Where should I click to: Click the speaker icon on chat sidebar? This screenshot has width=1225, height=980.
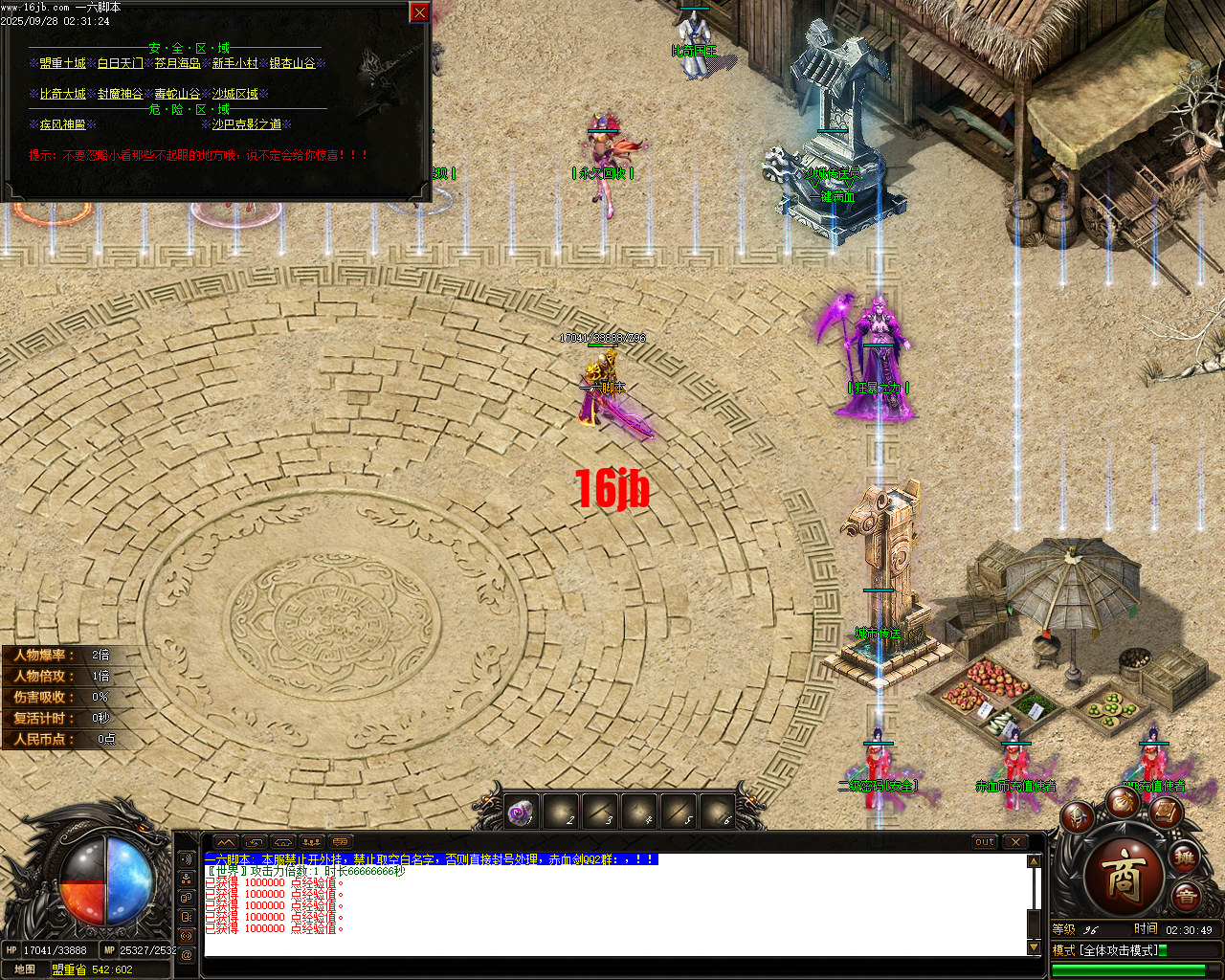coord(188,858)
